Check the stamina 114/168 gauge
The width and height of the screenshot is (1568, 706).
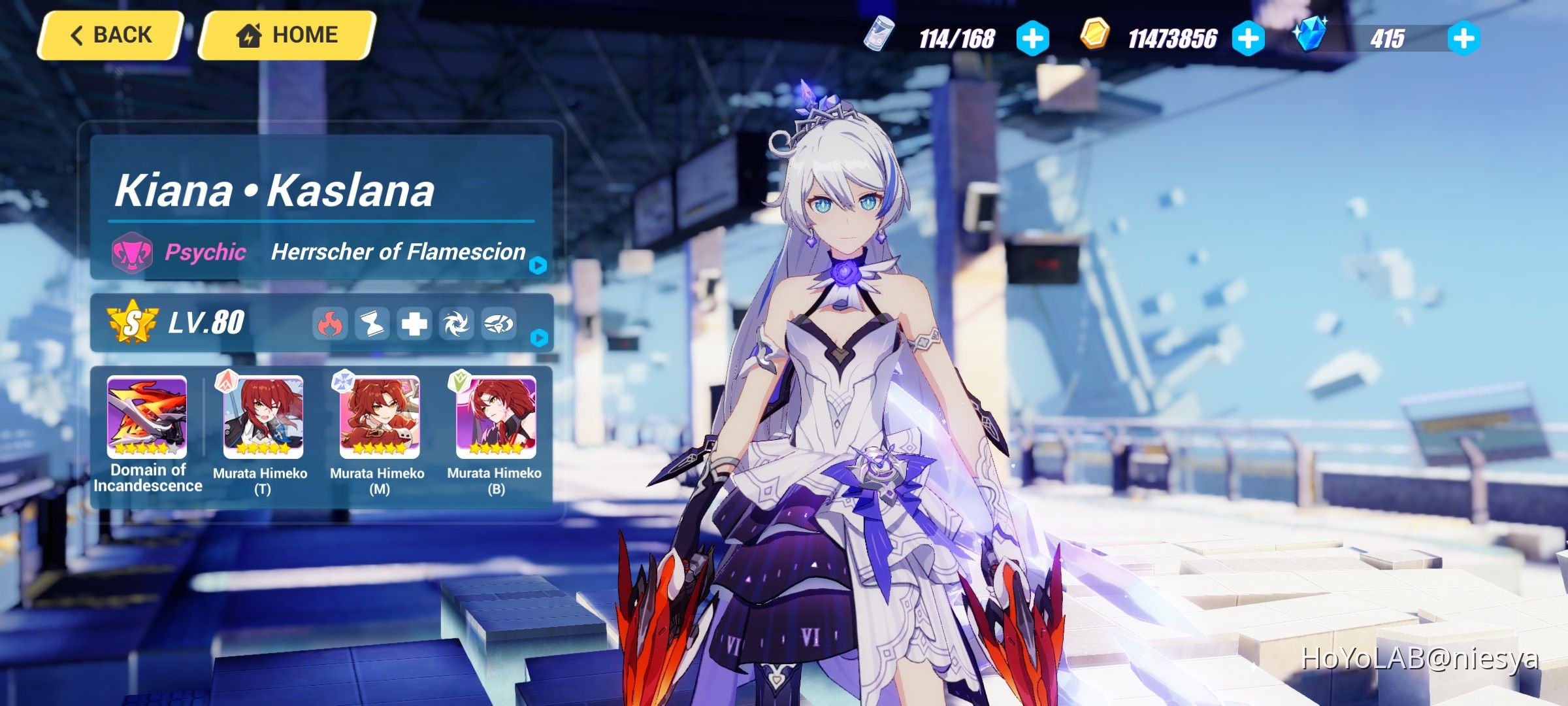[x=958, y=39]
